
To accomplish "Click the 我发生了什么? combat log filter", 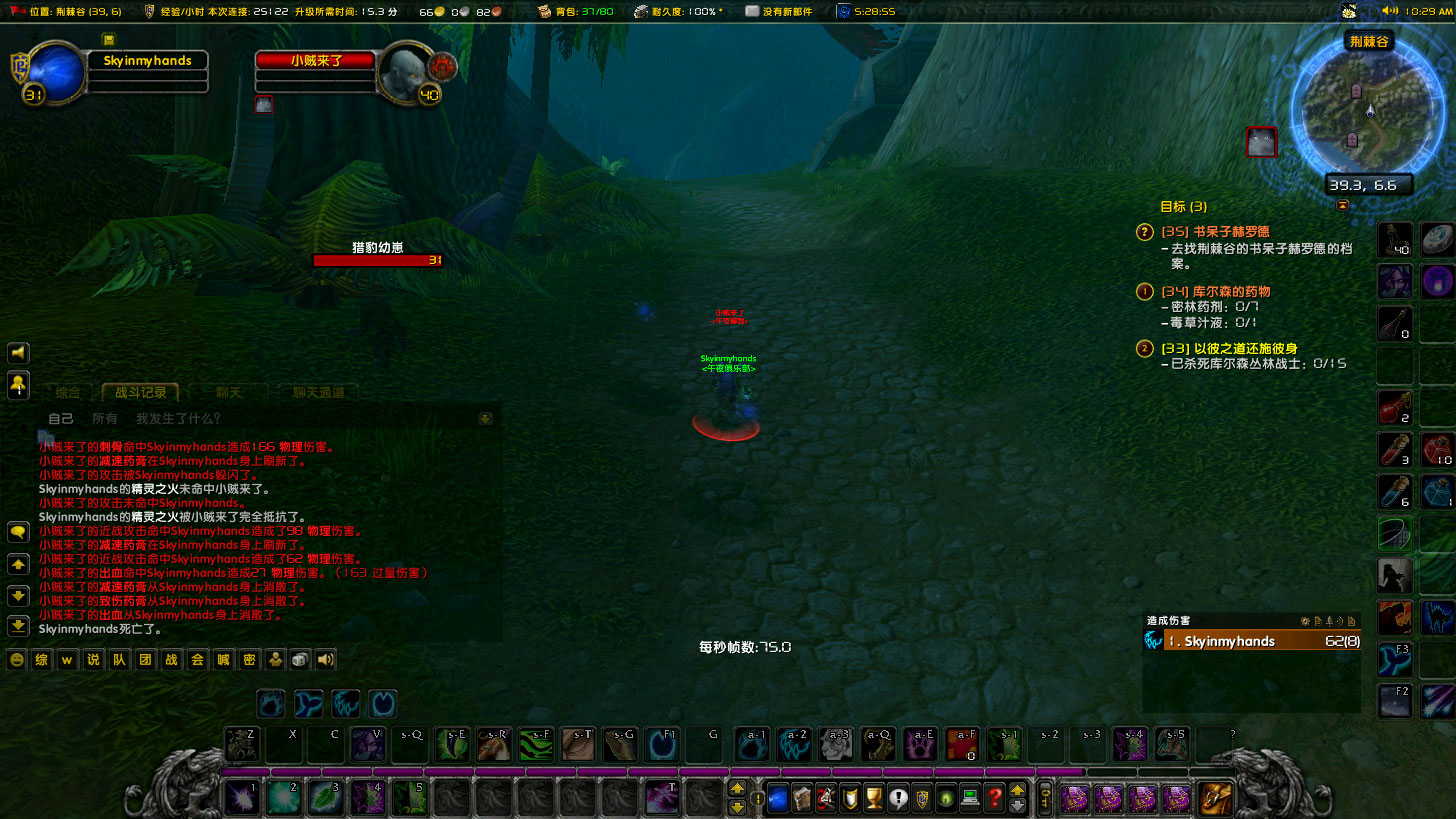I will click(176, 418).
